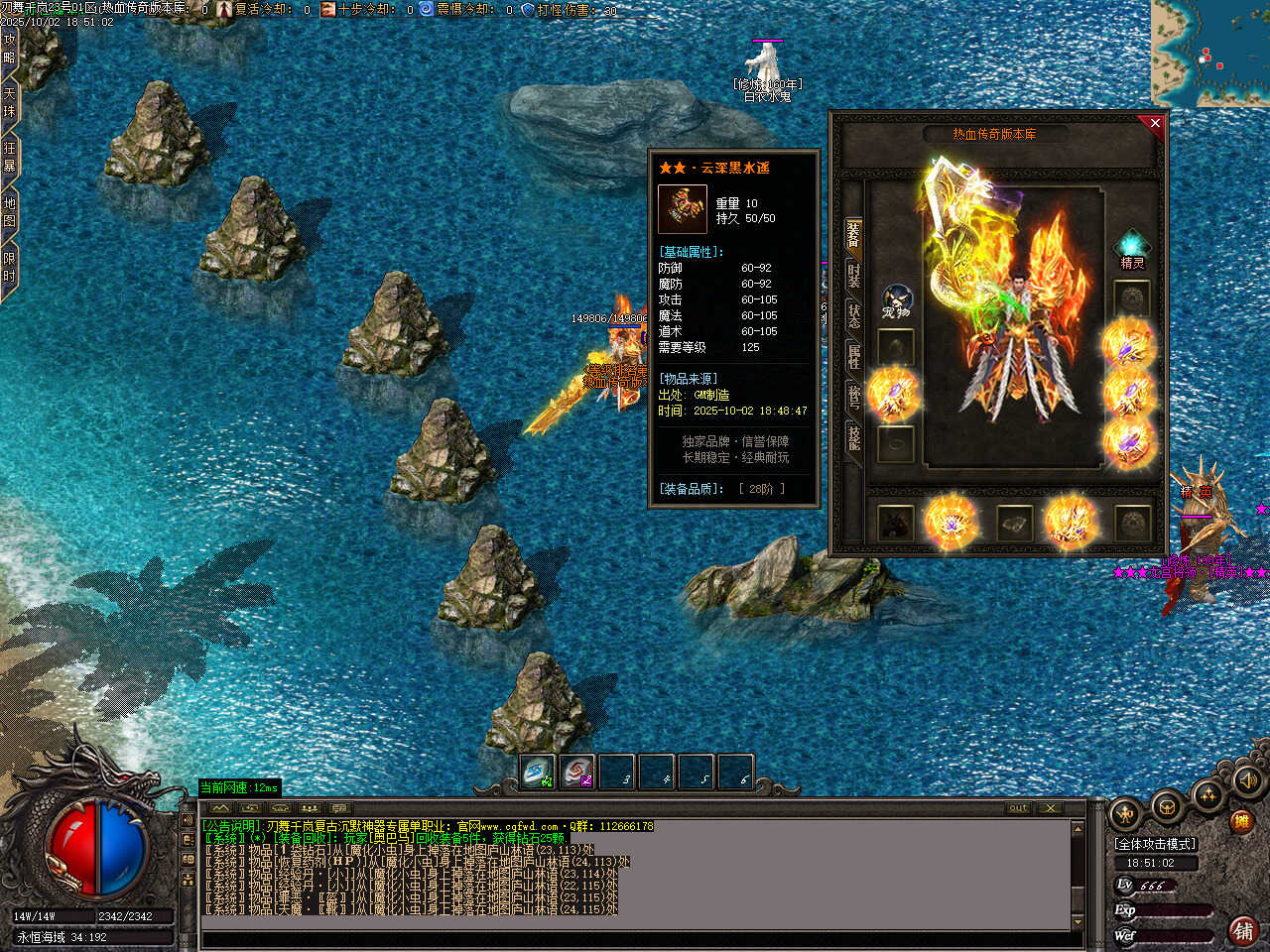The height and width of the screenshot is (952, 1270).
Task: Open the 地图 map side button
Action: [9, 212]
